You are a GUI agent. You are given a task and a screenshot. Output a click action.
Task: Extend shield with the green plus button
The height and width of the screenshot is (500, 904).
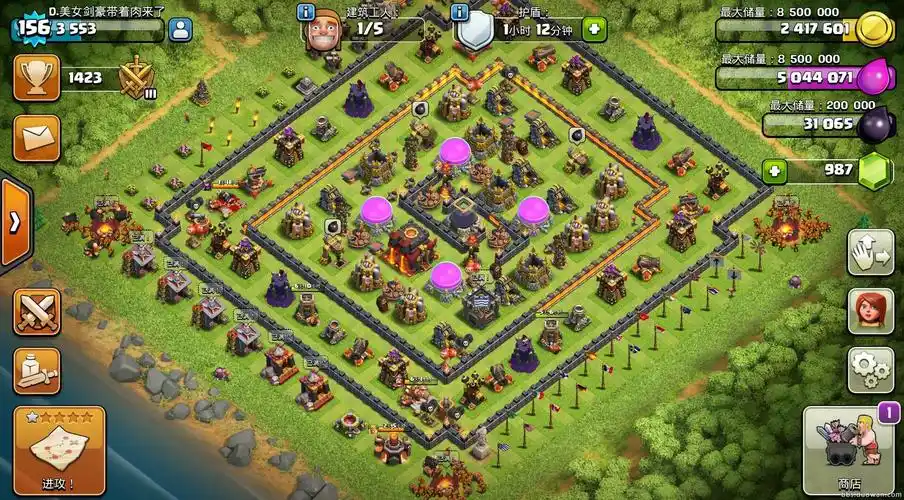click(594, 29)
